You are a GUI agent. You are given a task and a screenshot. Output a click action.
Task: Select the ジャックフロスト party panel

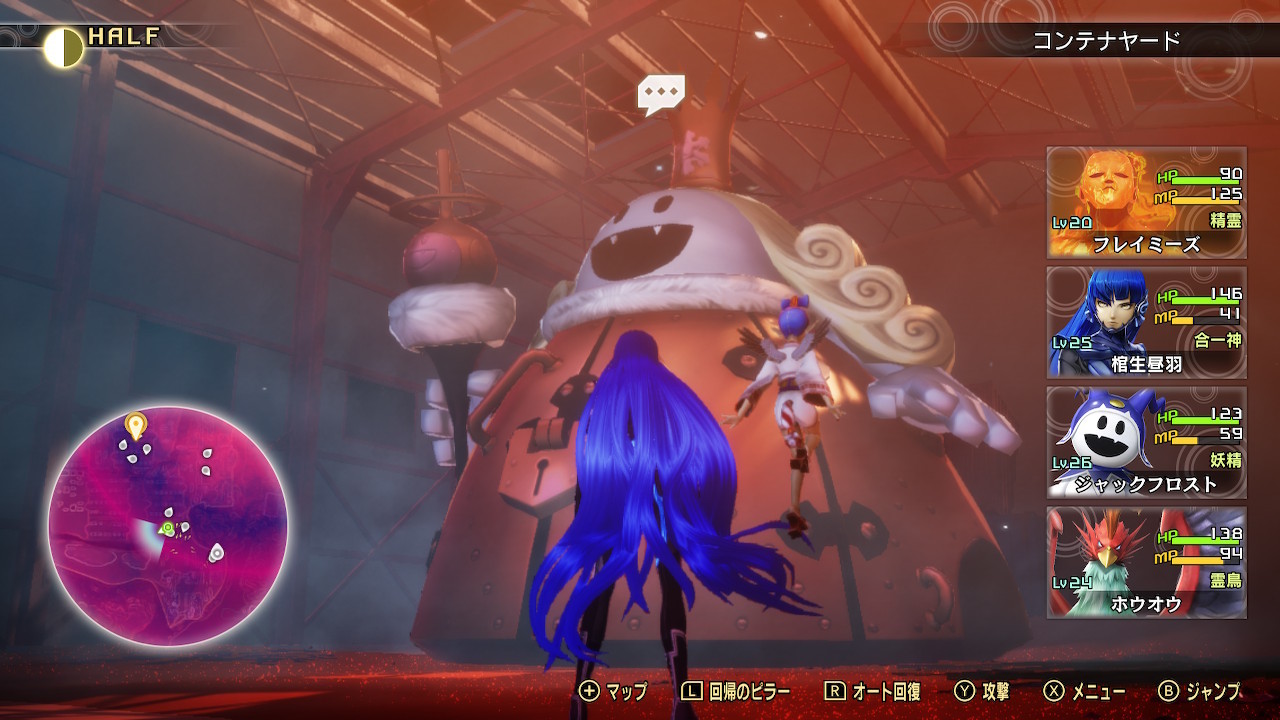1146,442
